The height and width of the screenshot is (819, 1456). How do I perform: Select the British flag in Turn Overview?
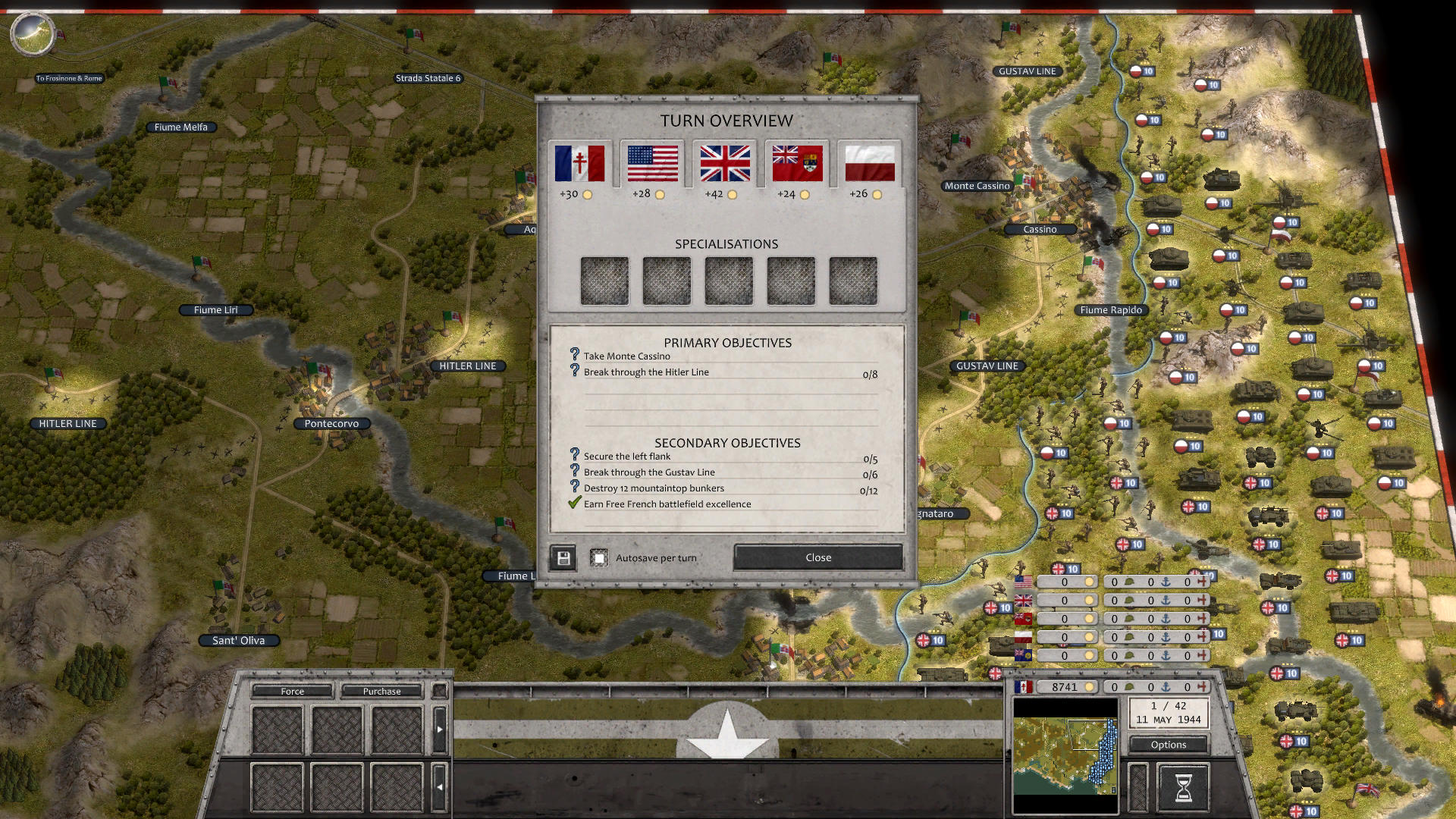click(724, 163)
